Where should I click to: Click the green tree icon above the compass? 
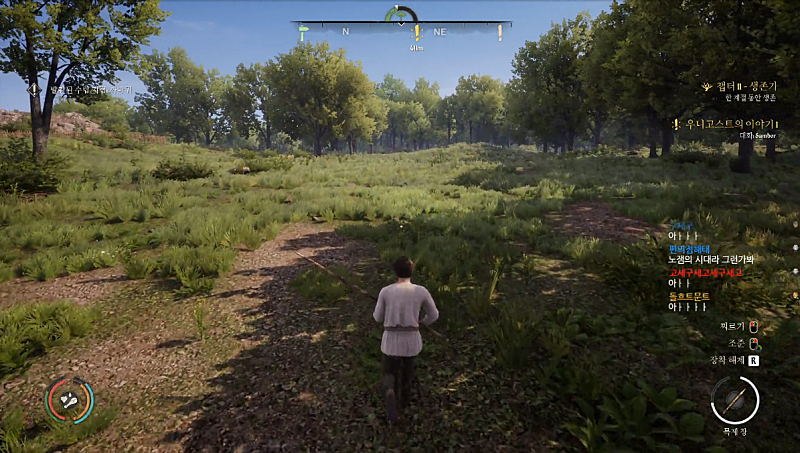point(401,14)
